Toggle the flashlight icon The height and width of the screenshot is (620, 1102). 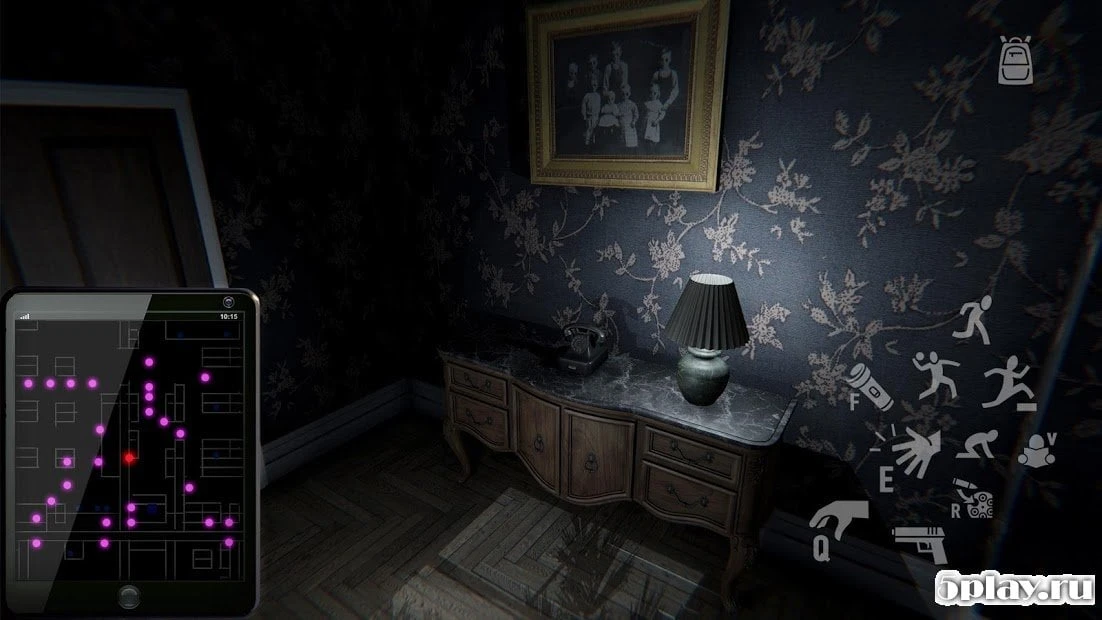pyautogui.click(x=869, y=386)
